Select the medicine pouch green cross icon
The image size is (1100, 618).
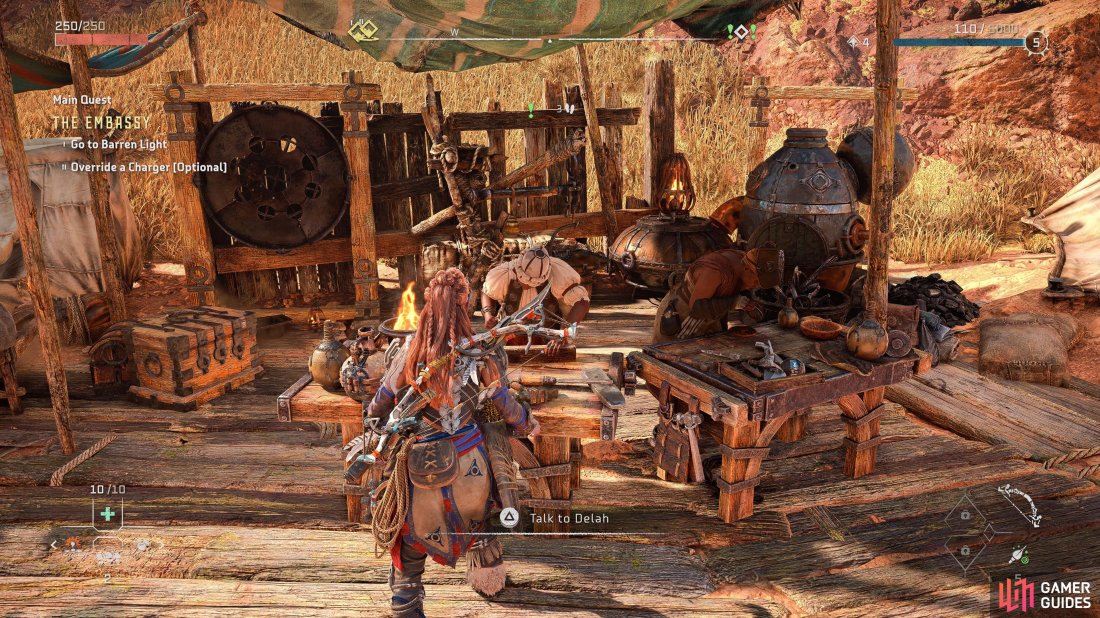[x=107, y=514]
